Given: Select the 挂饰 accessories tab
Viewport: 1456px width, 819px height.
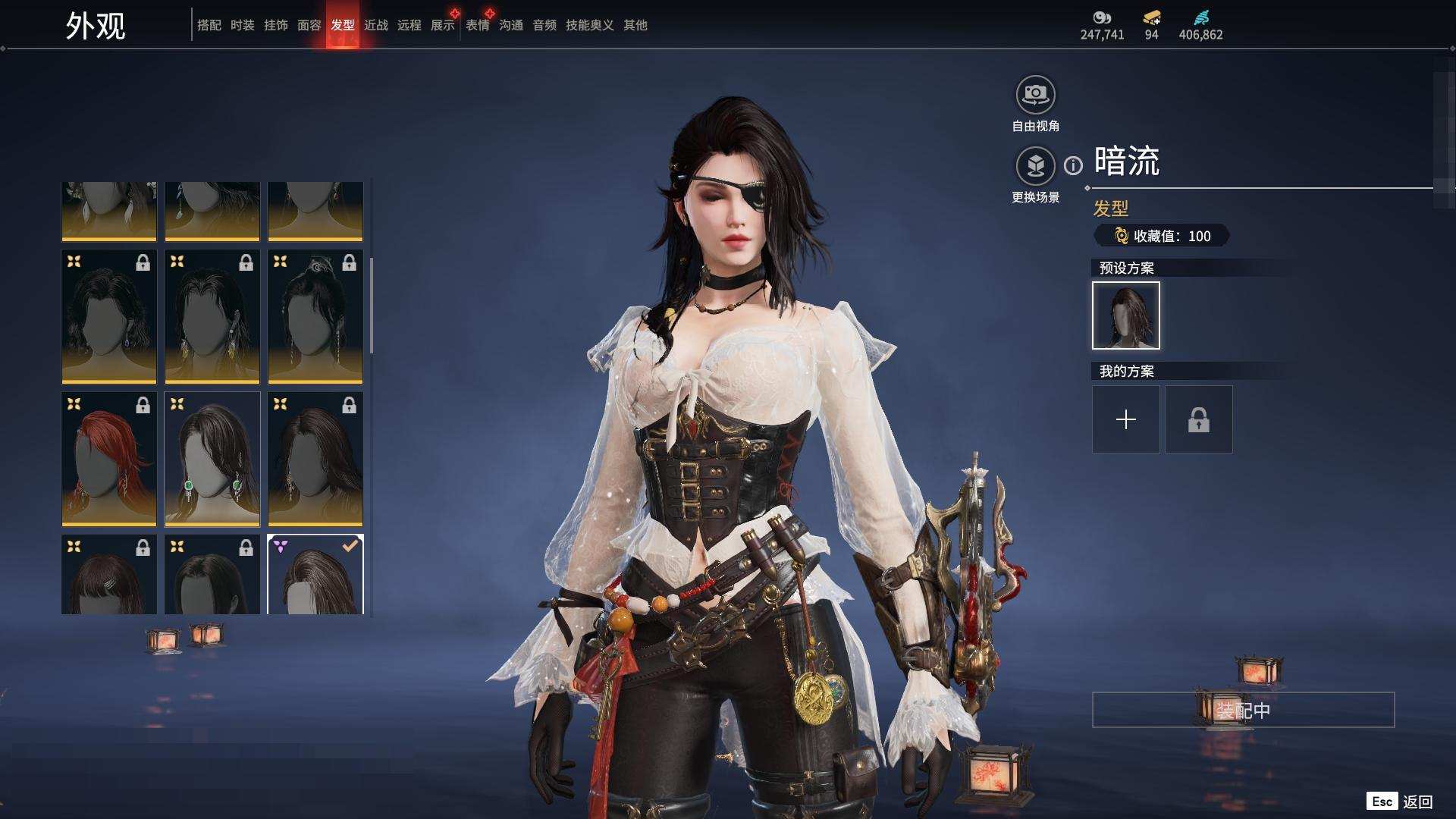Looking at the screenshot, I should pyautogui.click(x=275, y=25).
